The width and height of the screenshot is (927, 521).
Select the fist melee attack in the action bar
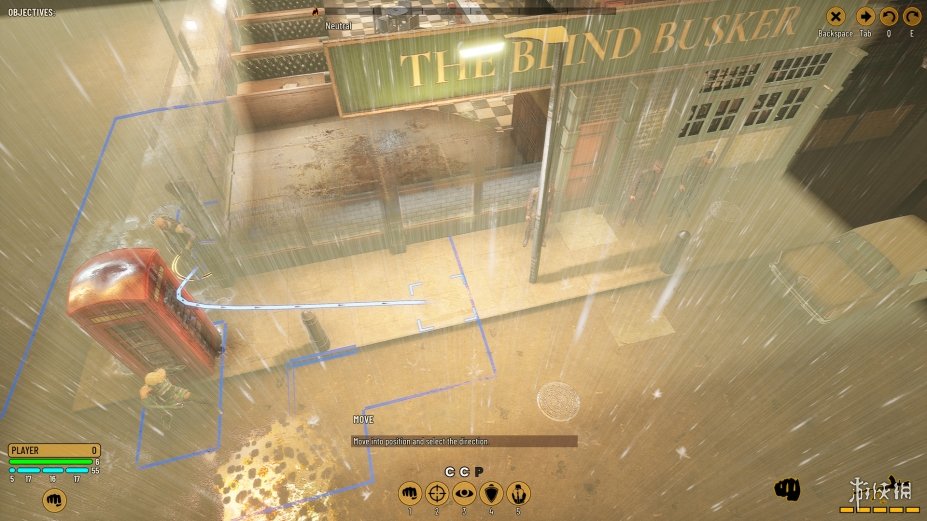click(x=409, y=492)
